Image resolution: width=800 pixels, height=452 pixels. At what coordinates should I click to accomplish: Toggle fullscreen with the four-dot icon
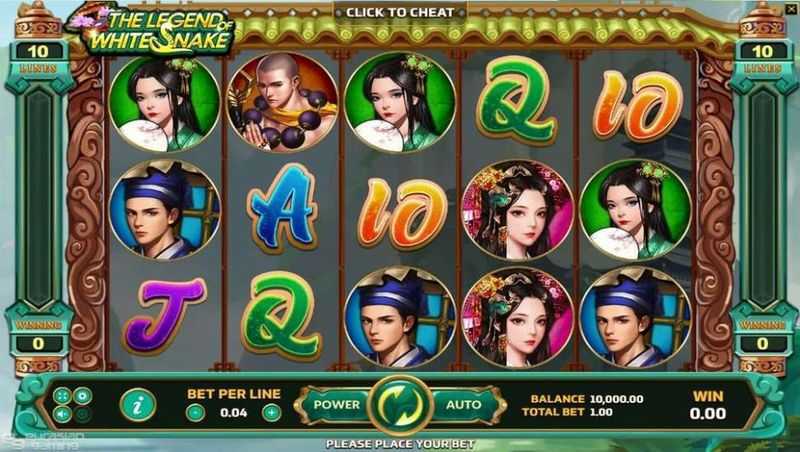(63, 396)
